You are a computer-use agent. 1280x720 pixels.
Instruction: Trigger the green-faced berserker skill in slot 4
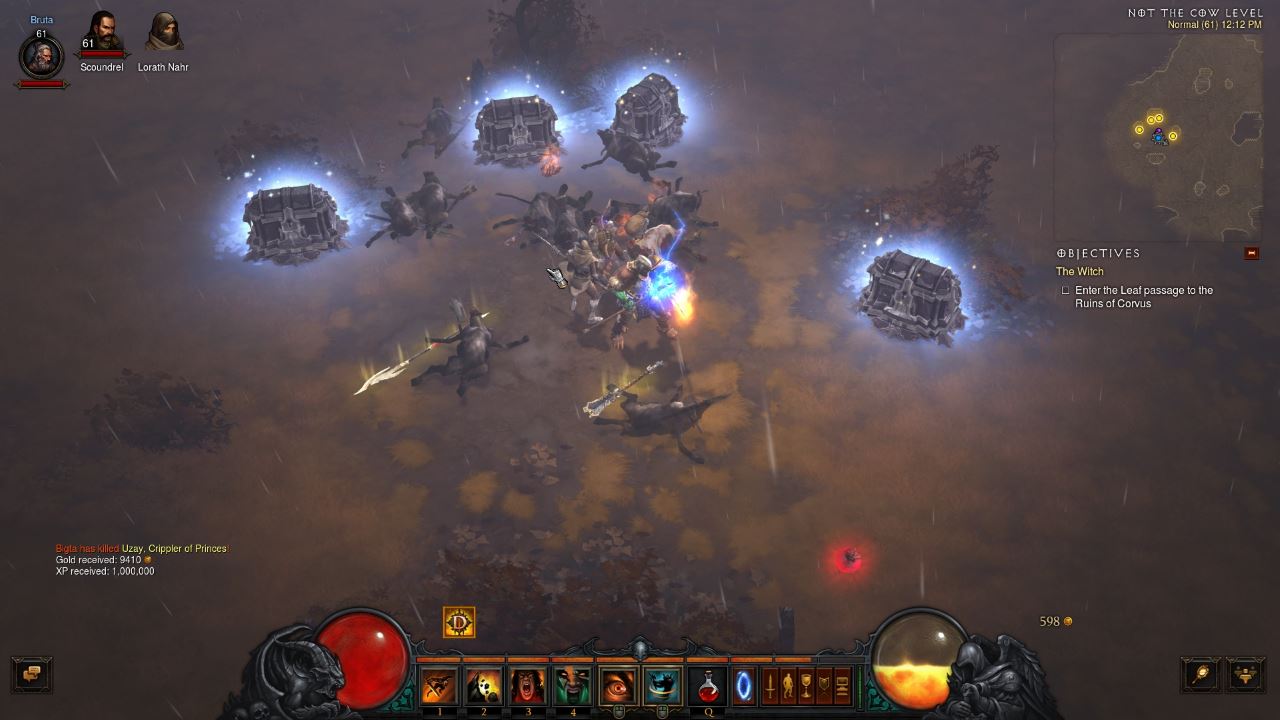coord(573,686)
